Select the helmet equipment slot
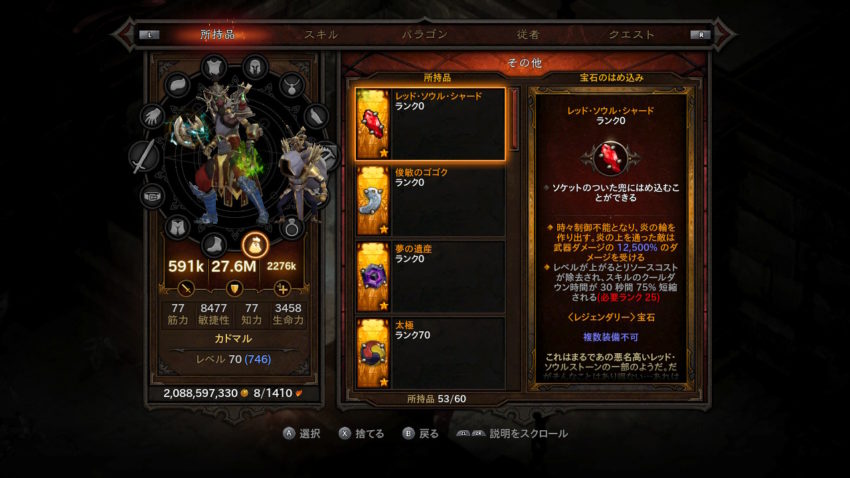850x478 pixels. pos(255,67)
